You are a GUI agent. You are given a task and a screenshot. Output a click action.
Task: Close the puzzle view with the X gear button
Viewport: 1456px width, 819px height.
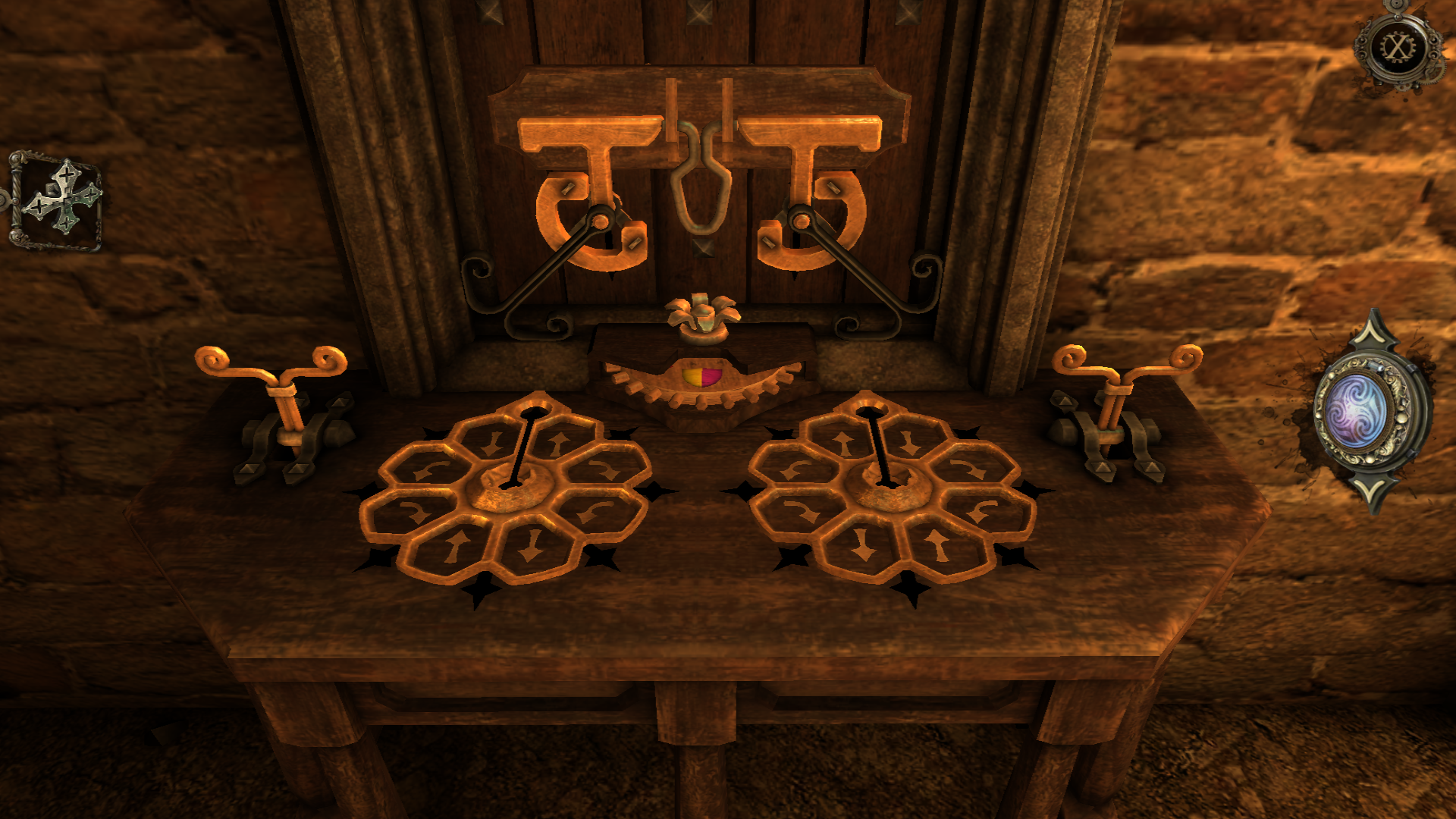[1397, 49]
